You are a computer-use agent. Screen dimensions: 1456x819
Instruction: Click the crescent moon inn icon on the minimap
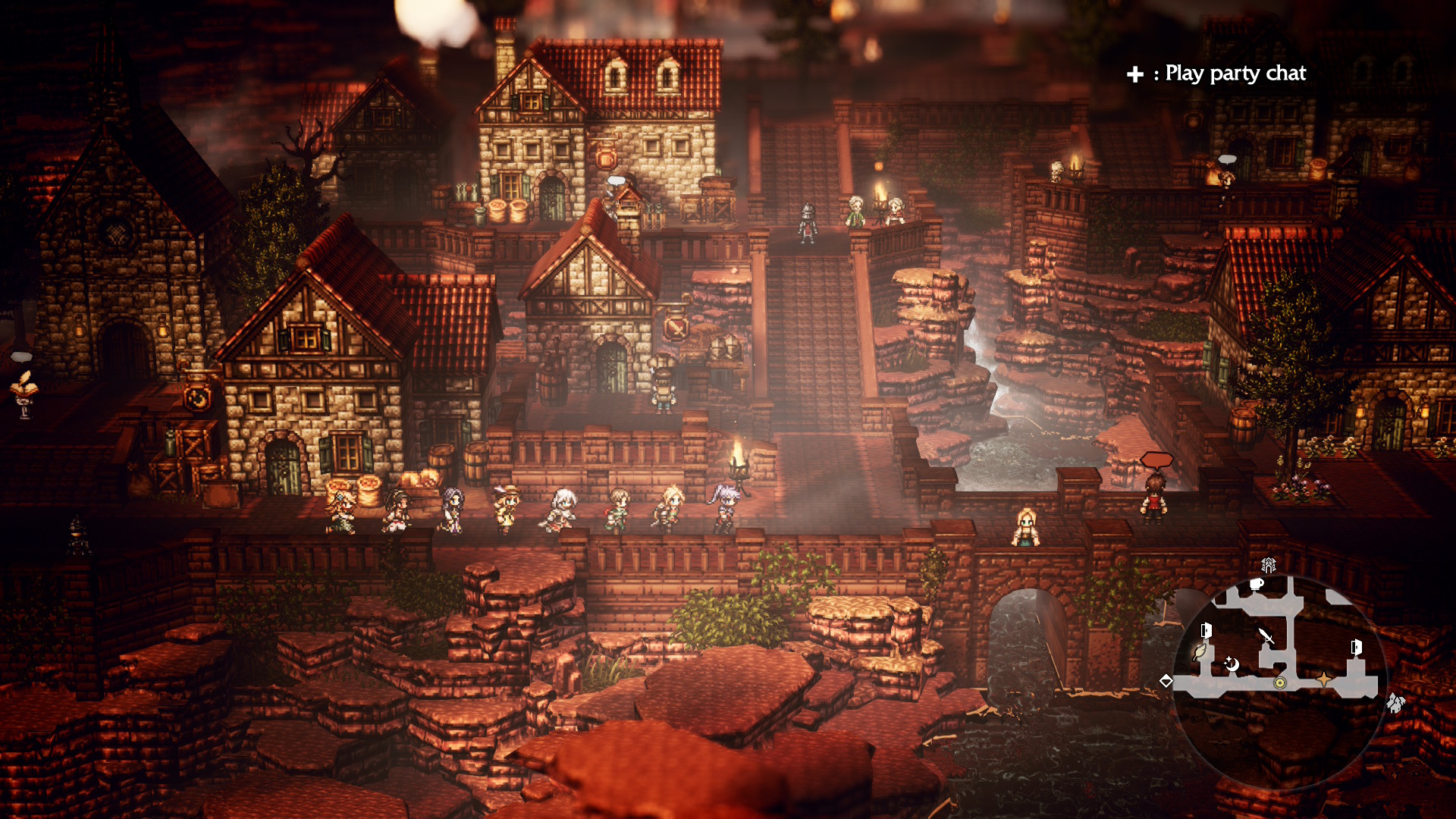click(x=1232, y=664)
